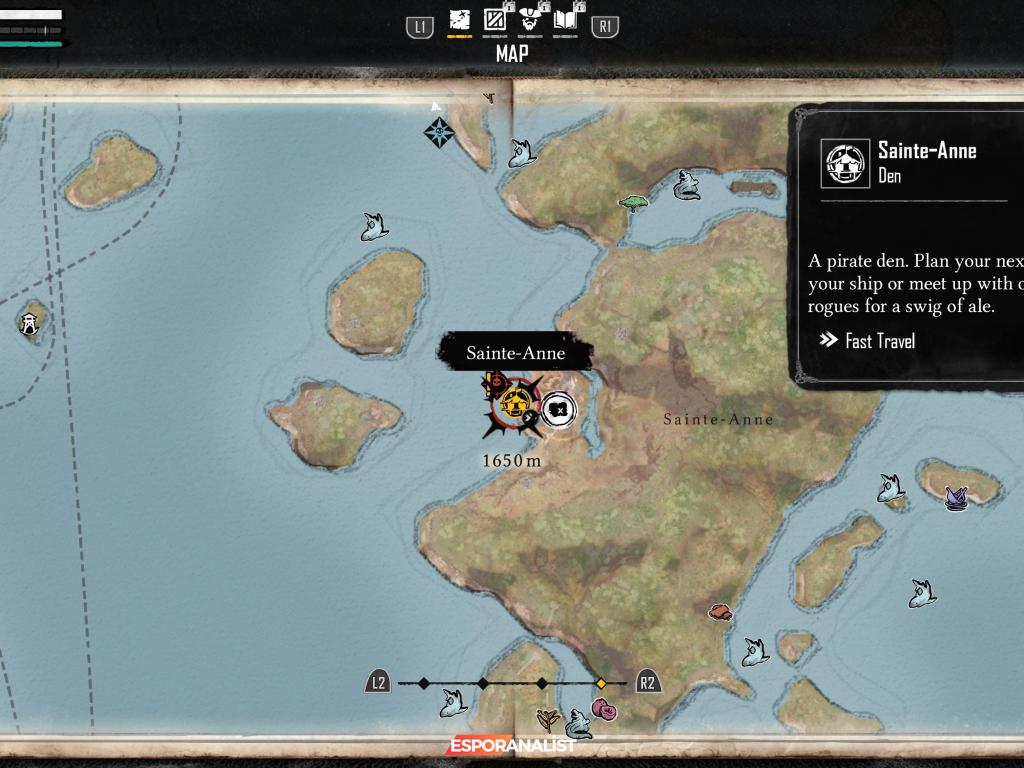Set zoom to the yellow diamond level
This screenshot has width=1024, height=768.
(601, 683)
